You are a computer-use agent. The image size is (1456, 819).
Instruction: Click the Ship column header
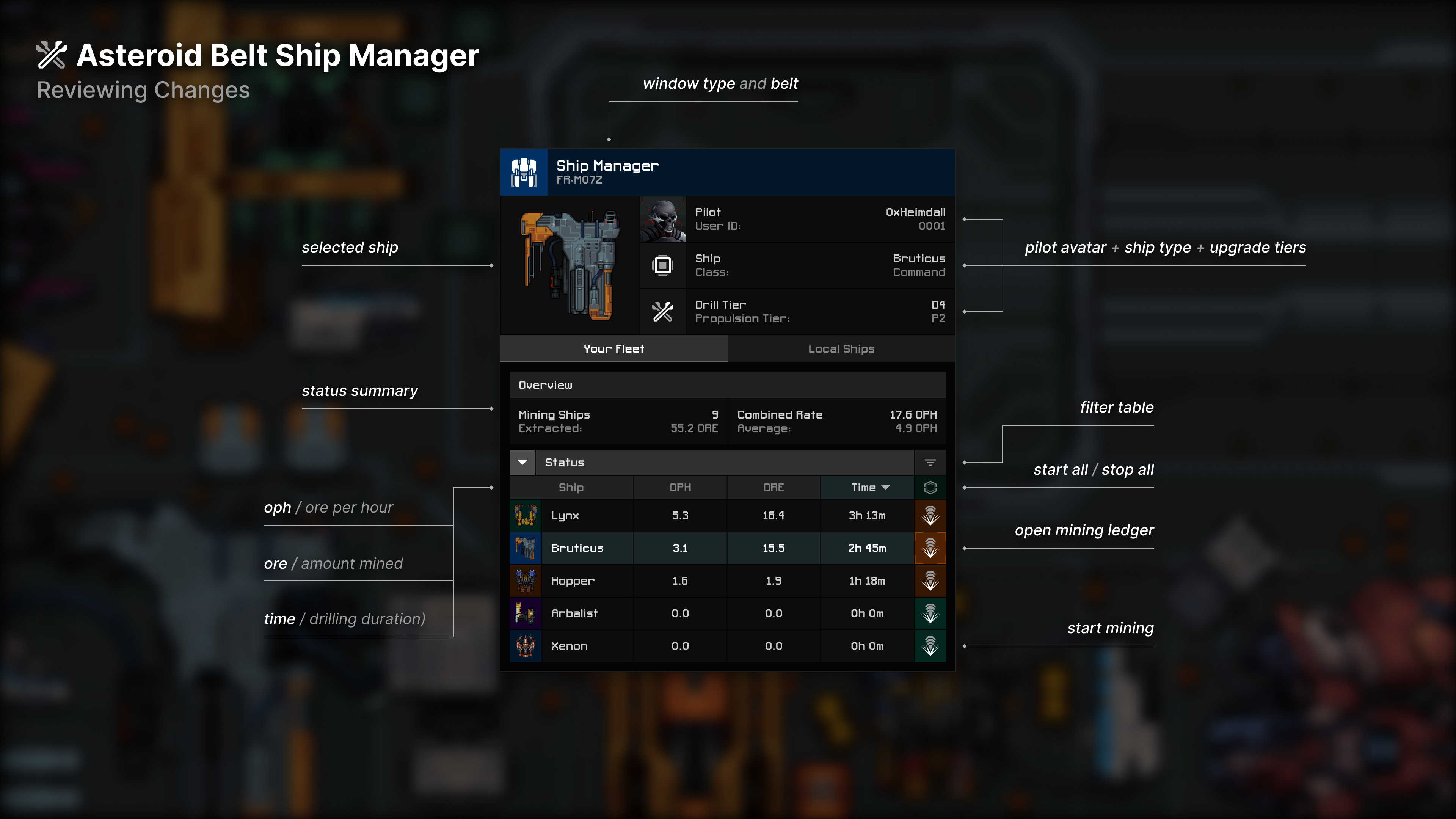571,488
